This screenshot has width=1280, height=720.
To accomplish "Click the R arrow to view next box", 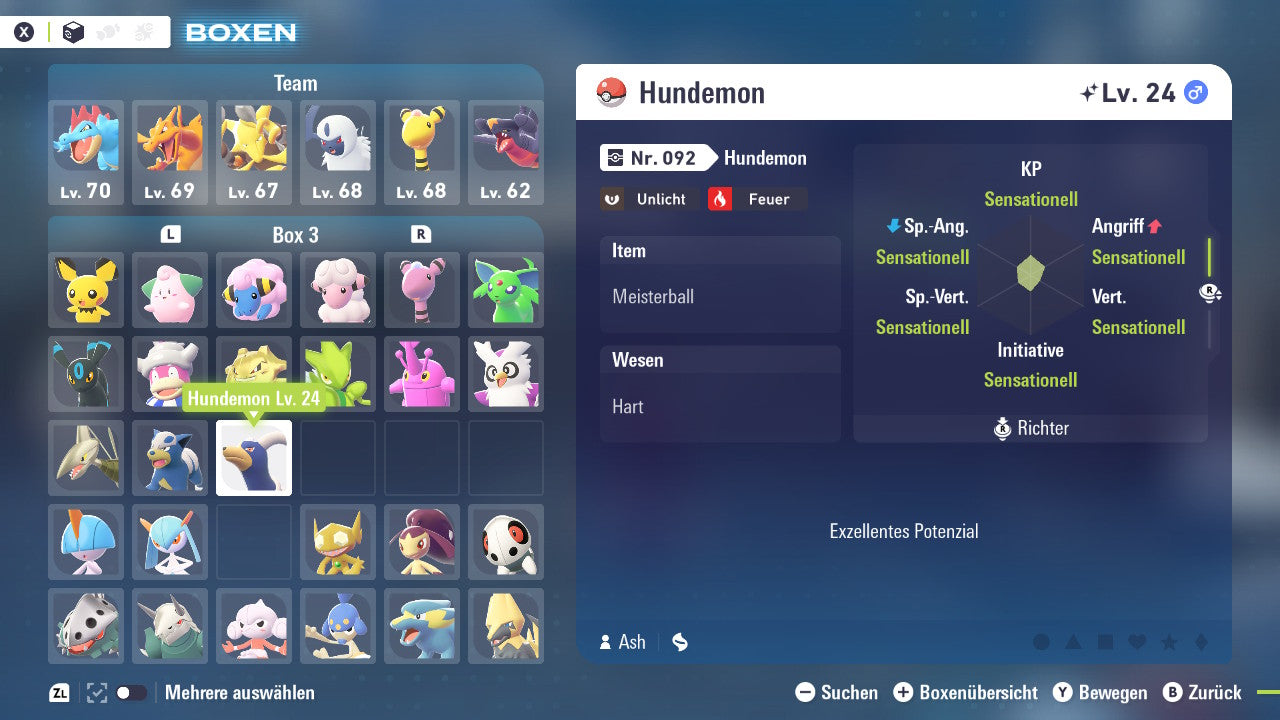I will (x=421, y=235).
